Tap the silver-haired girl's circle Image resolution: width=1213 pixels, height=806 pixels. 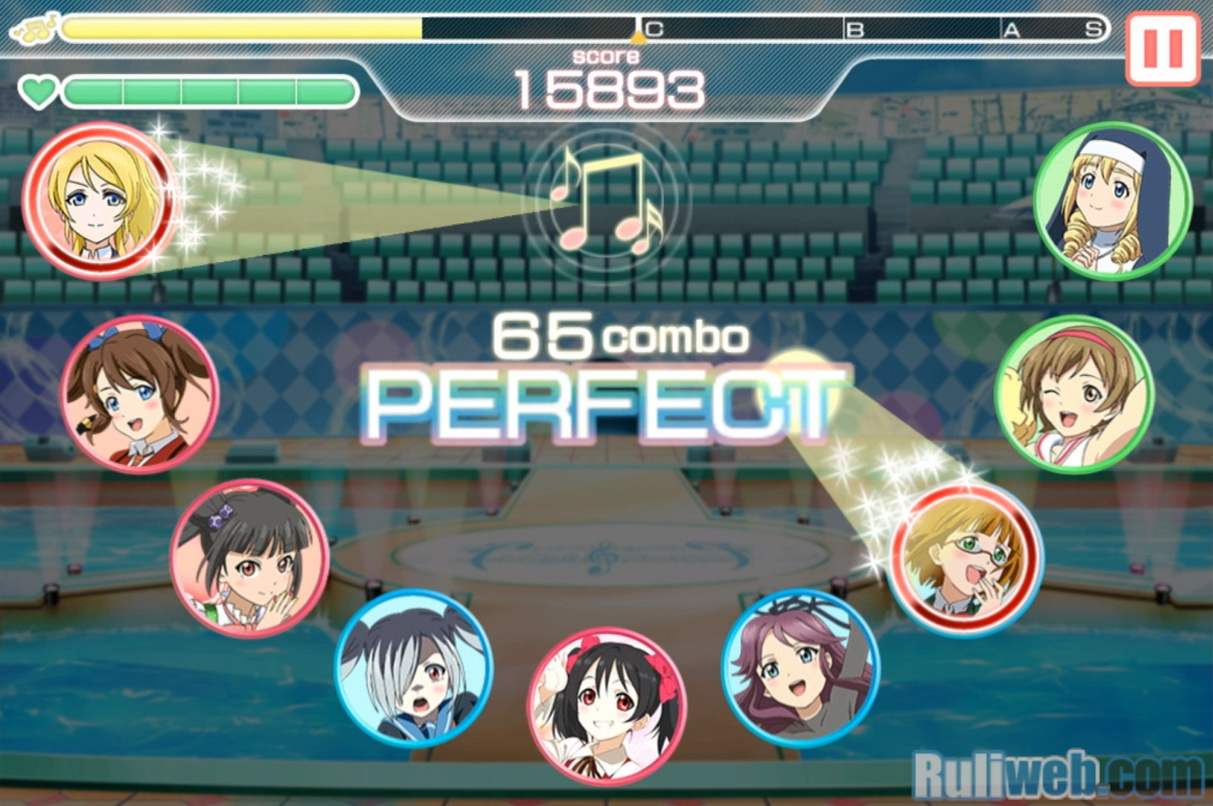click(x=413, y=668)
